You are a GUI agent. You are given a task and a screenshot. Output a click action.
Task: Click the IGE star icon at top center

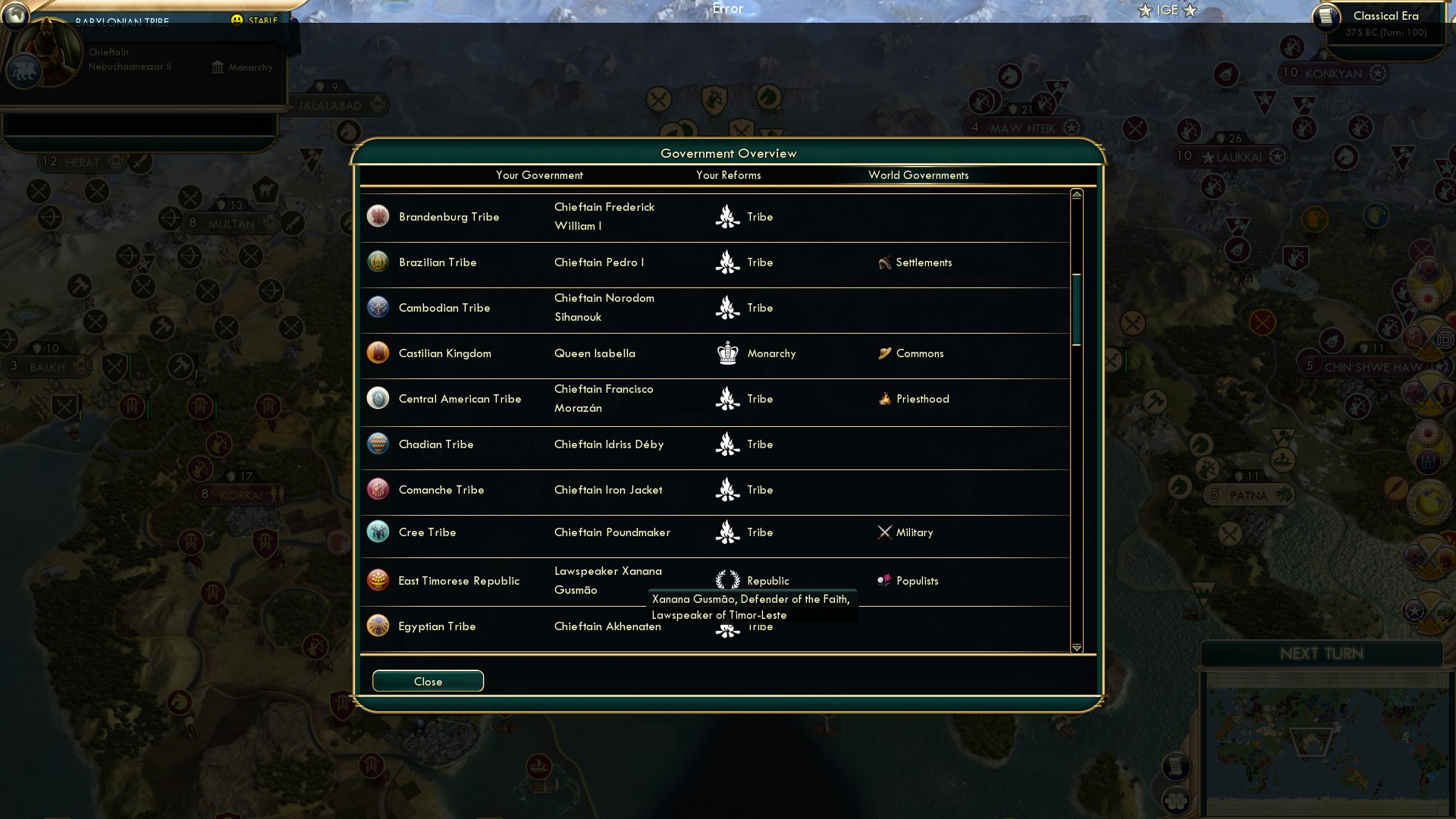coord(1144,11)
